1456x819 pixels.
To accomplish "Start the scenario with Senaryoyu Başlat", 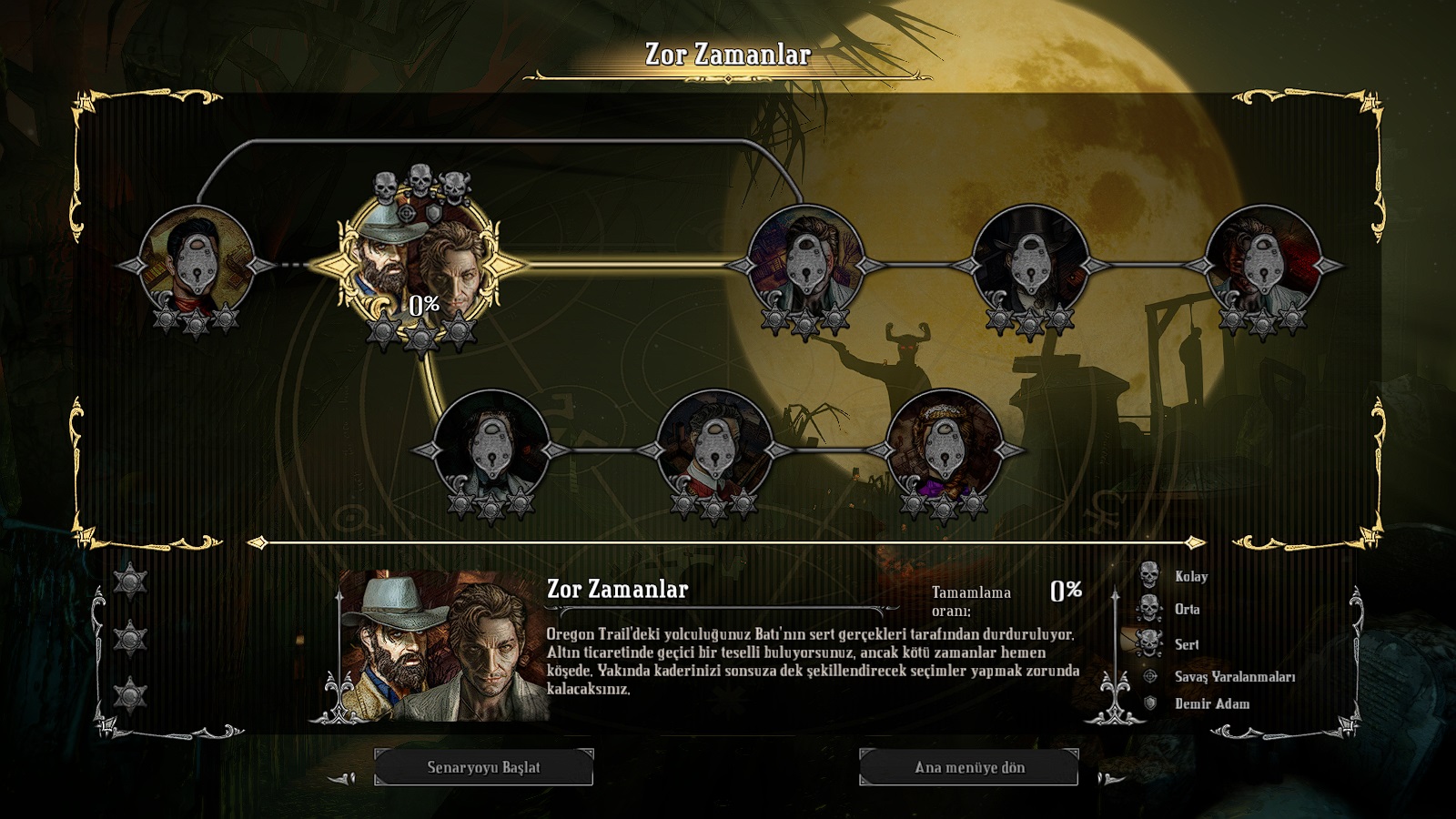I will [x=483, y=767].
